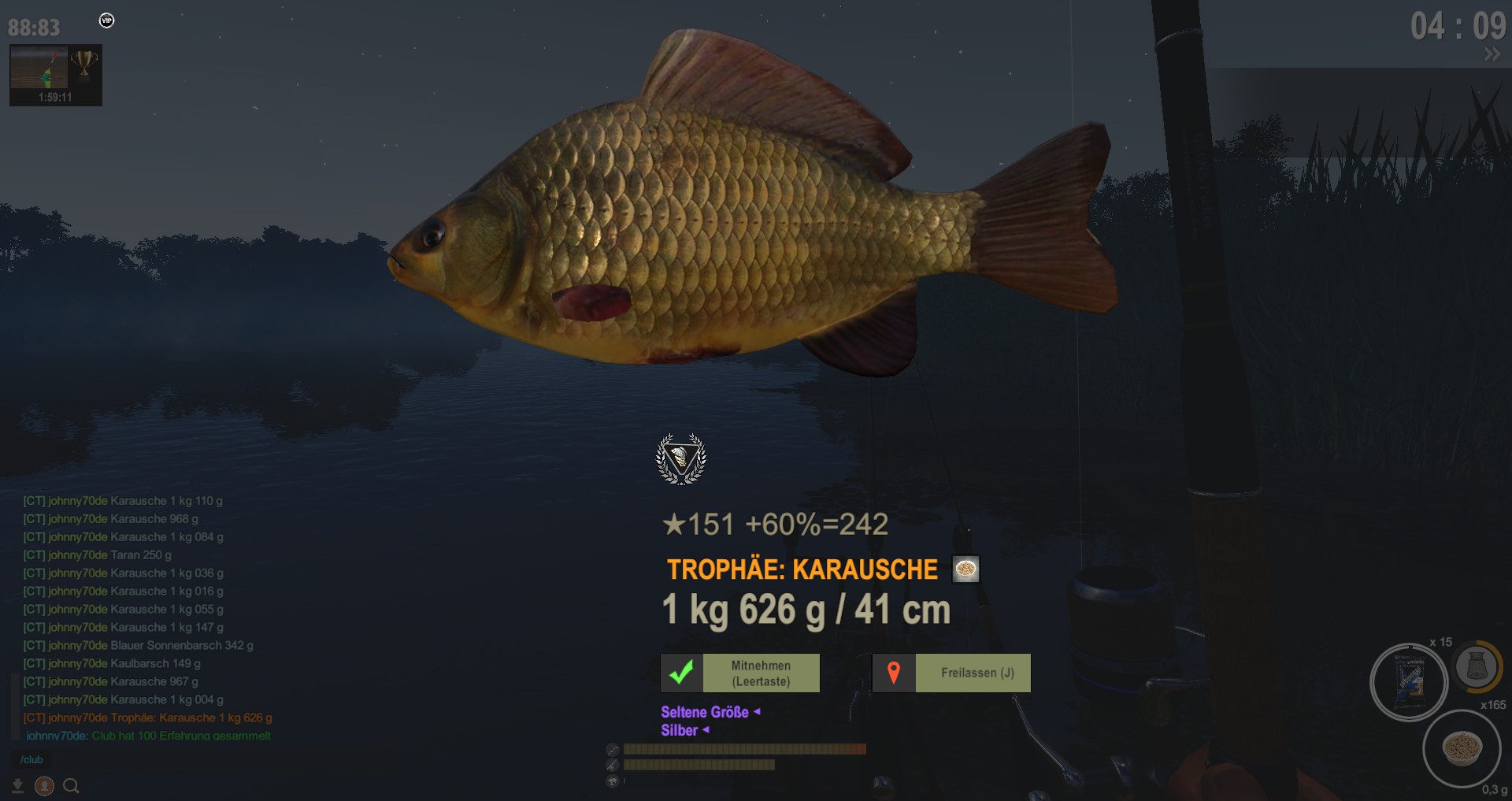Open chat search with the magnifier icon

tap(71, 785)
